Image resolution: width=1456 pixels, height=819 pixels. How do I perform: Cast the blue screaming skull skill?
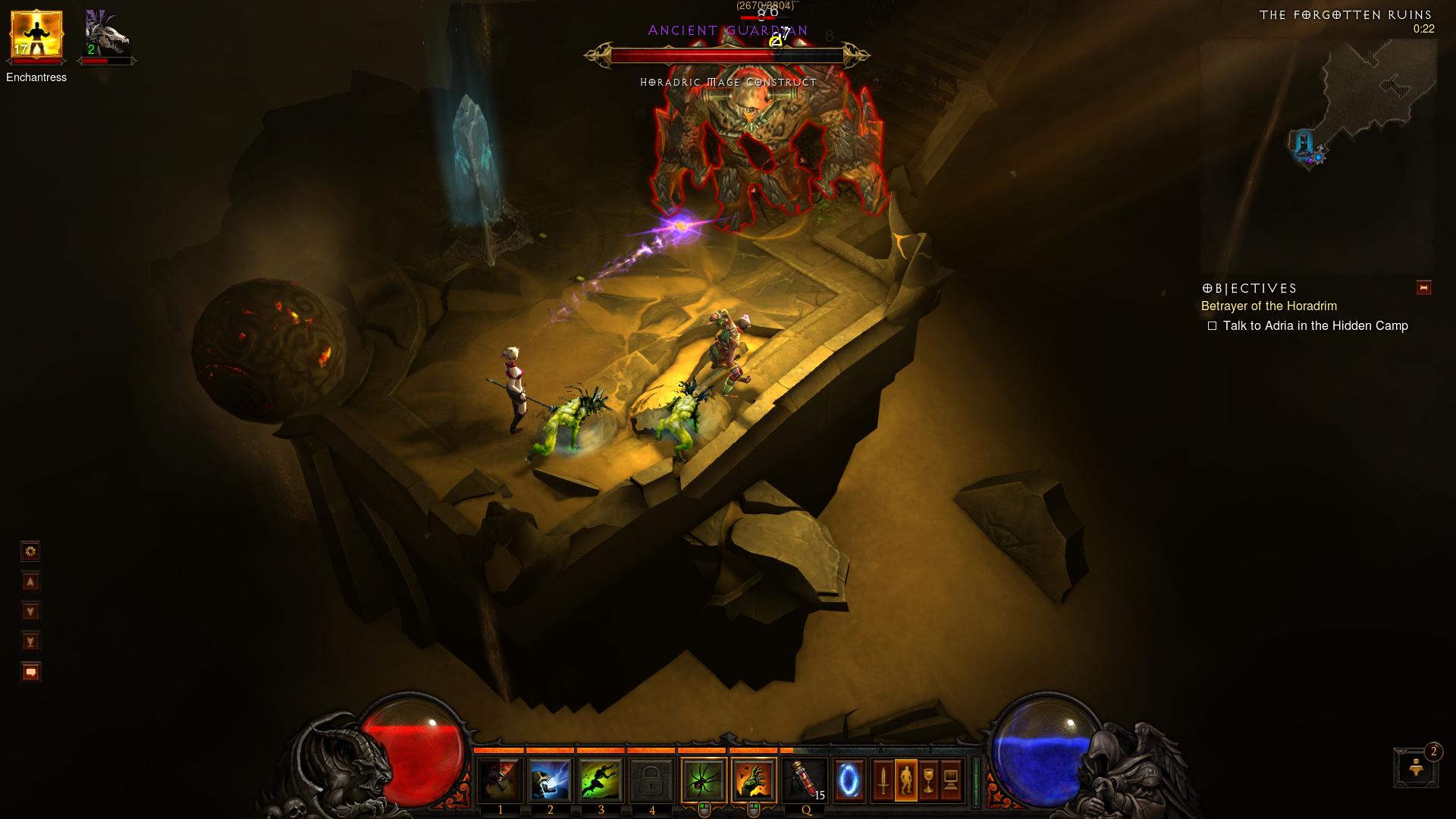(x=551, y=780)
